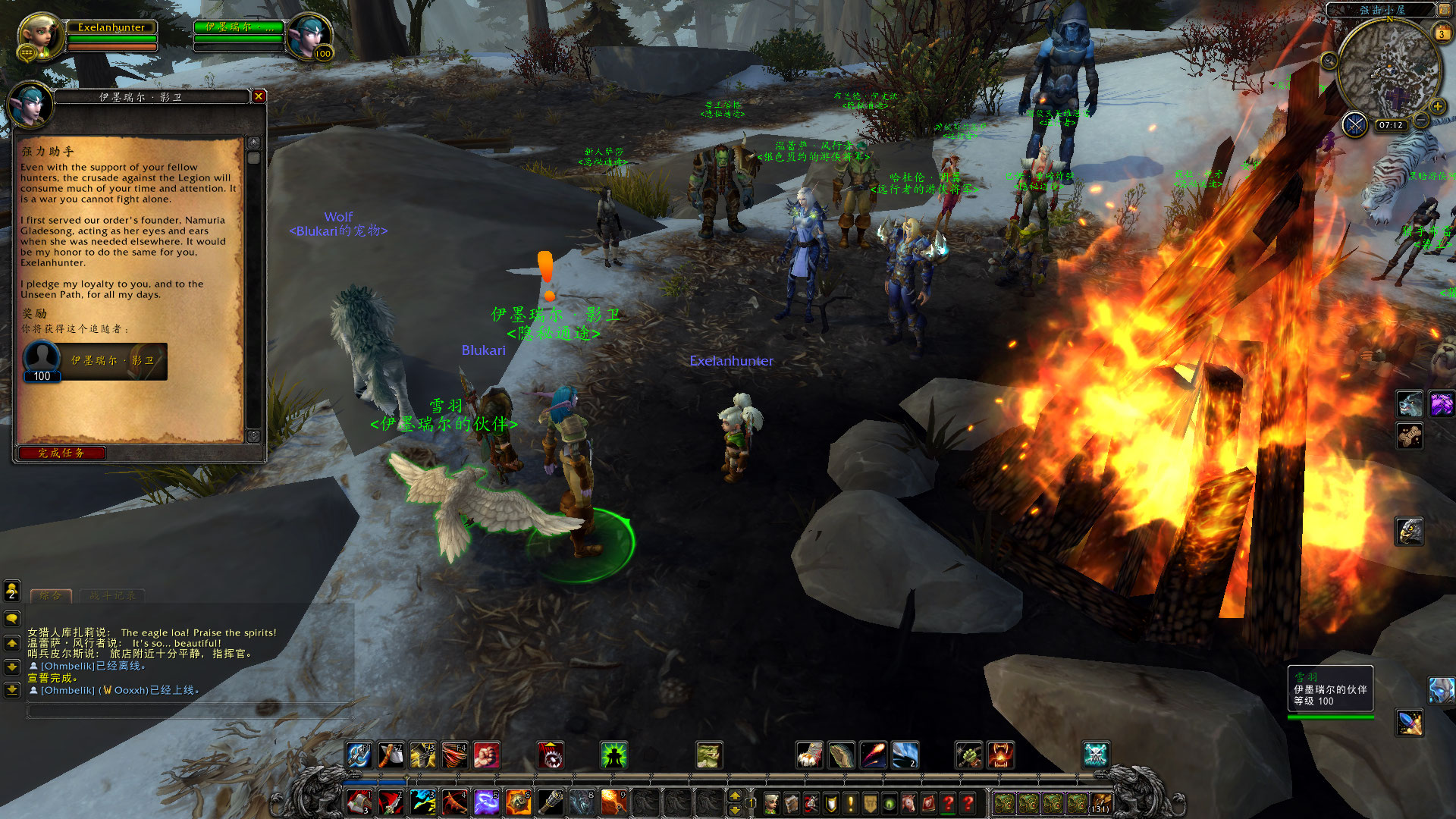The image size is (1456, 819).
Task: Open the minimap tracking magnifier button
Action: 1329,61
